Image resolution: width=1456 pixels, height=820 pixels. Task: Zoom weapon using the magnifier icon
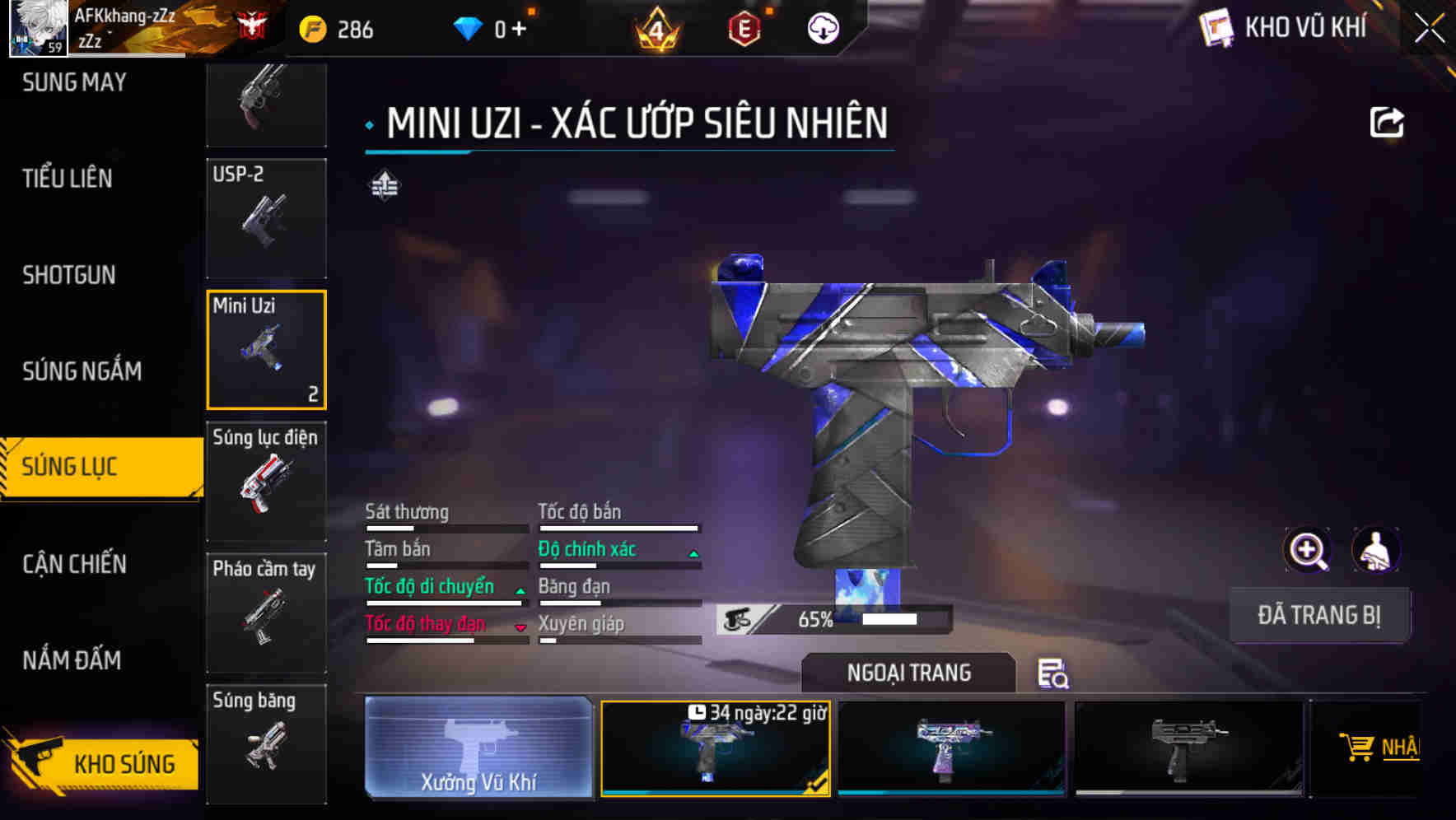[x=1306, y=550]
